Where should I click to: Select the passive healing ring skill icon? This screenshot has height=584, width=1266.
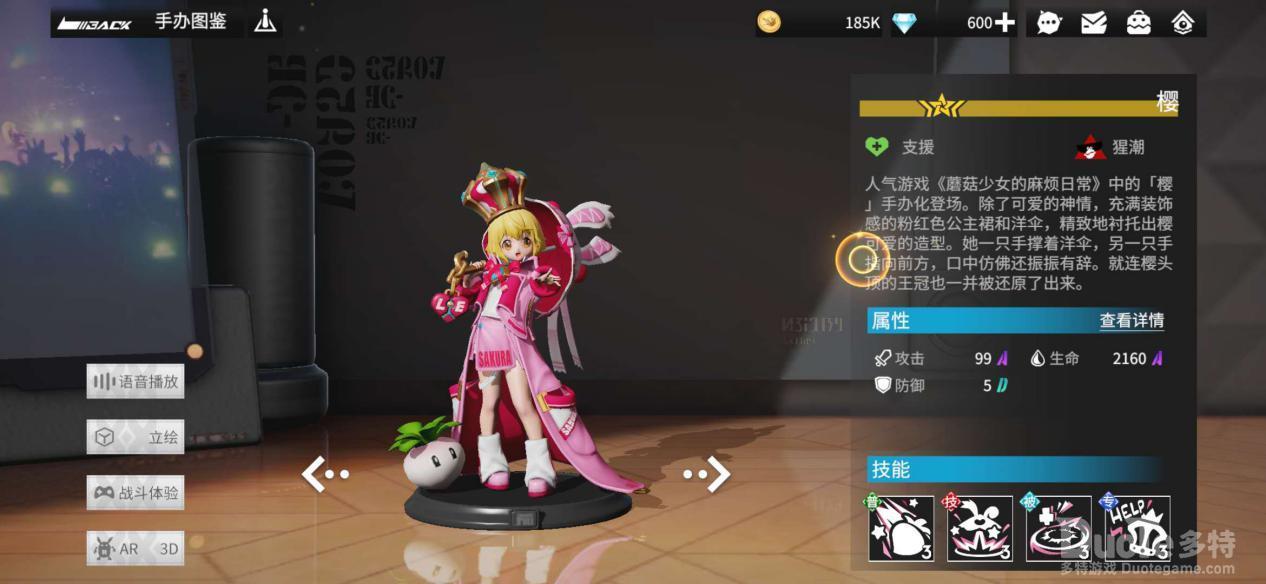pyautogui.click(x=1058, y=528)
